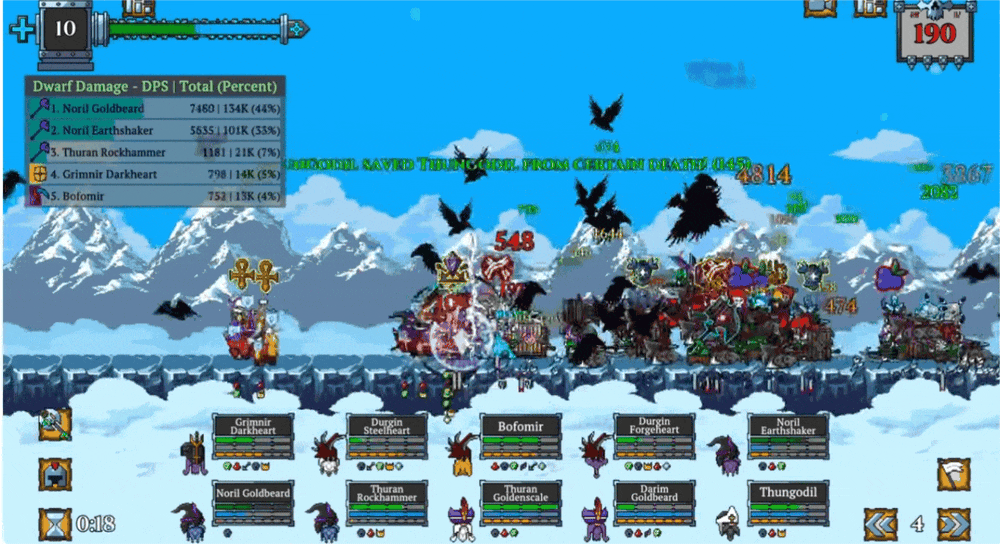Open the helmet icon menu
This screenshot has height=544, width=1000.
(54, 474)
